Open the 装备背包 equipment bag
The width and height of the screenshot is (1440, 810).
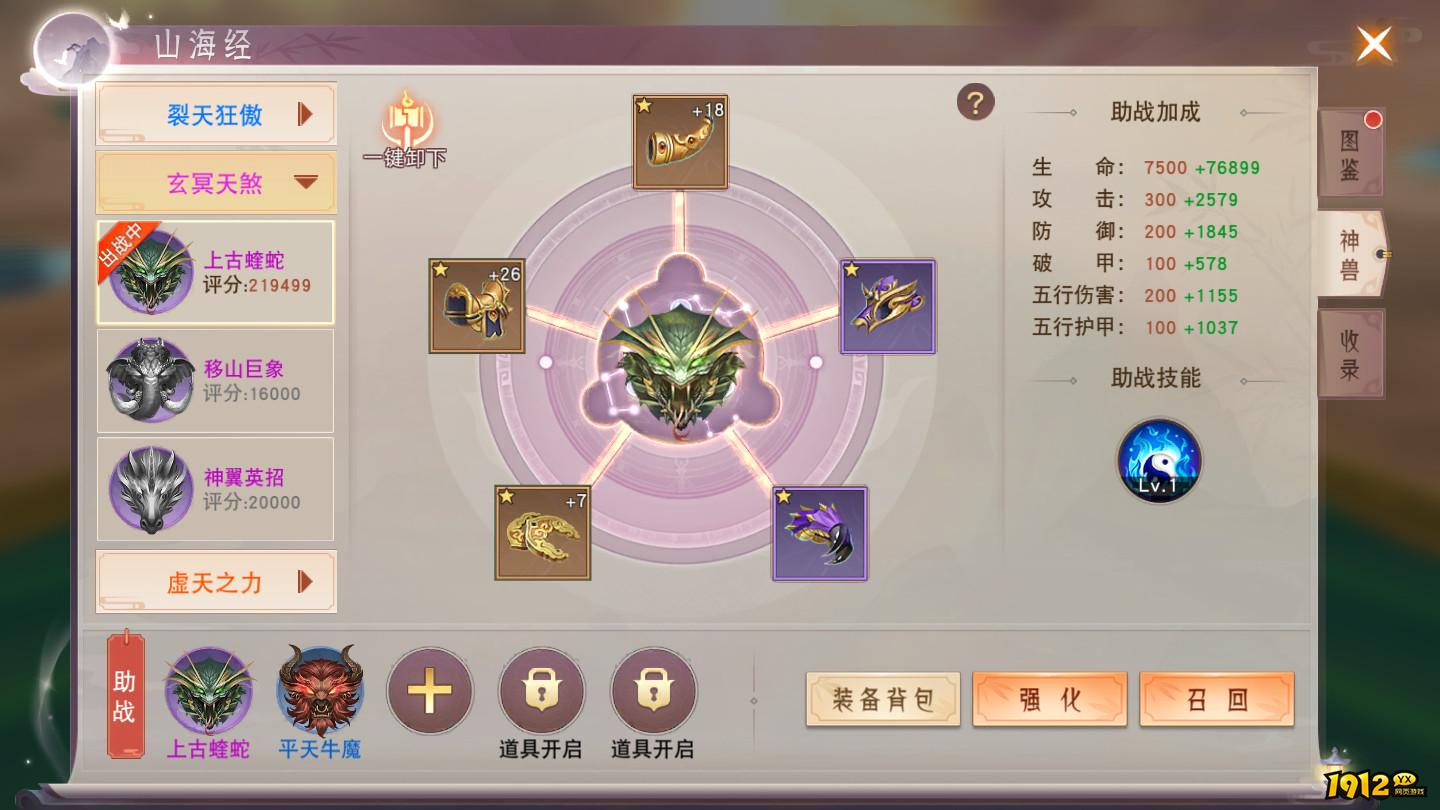click(882, 700)
